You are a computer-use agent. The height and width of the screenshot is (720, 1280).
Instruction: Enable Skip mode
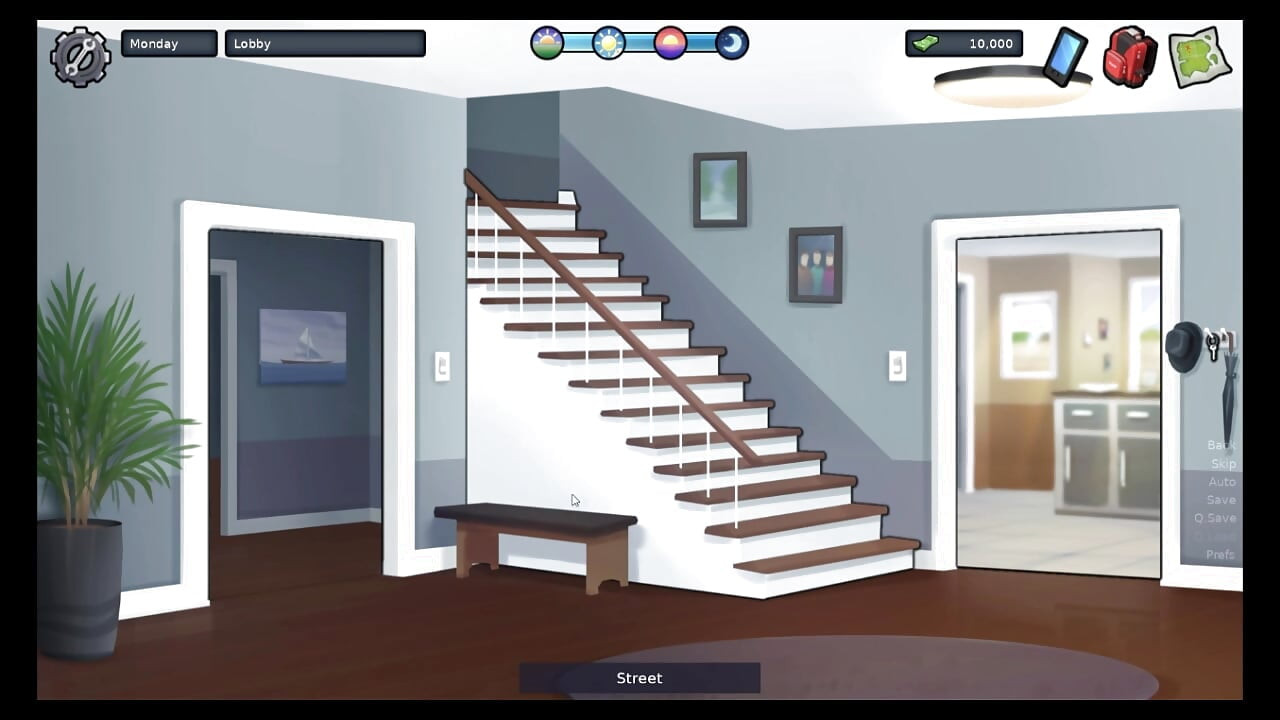click(1222, 463)
